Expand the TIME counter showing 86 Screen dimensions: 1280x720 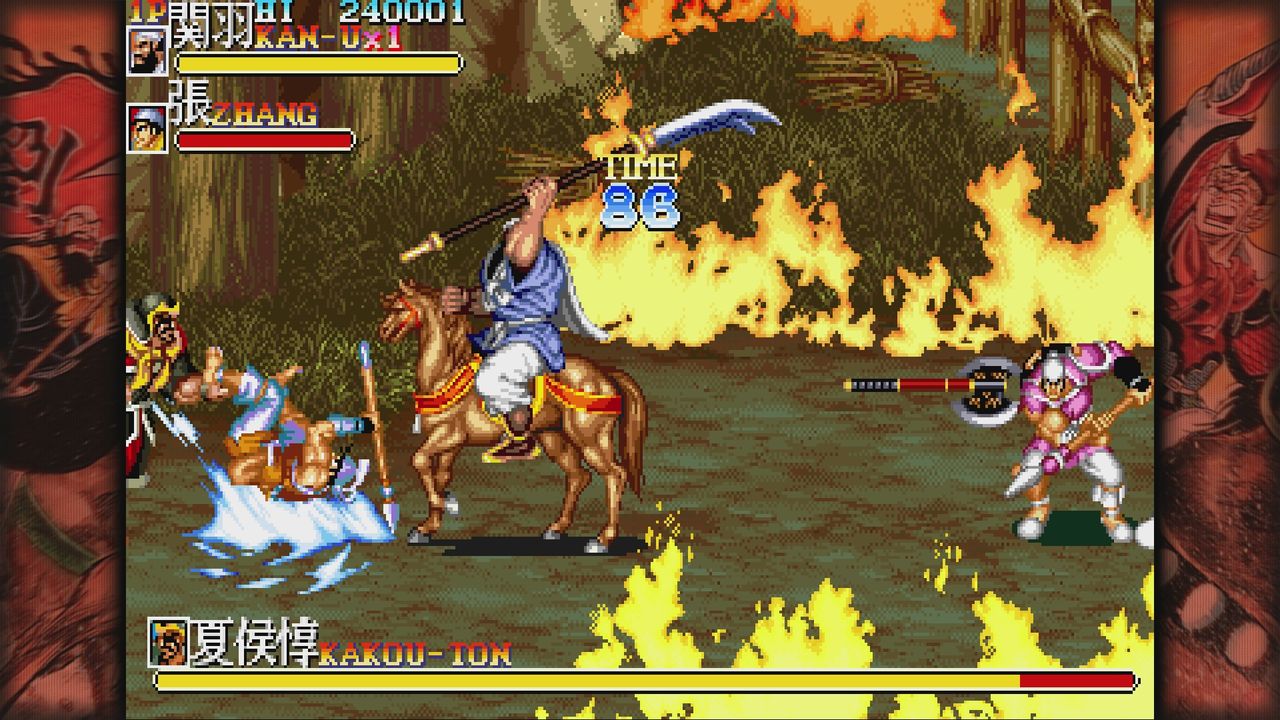click(638, 190)
